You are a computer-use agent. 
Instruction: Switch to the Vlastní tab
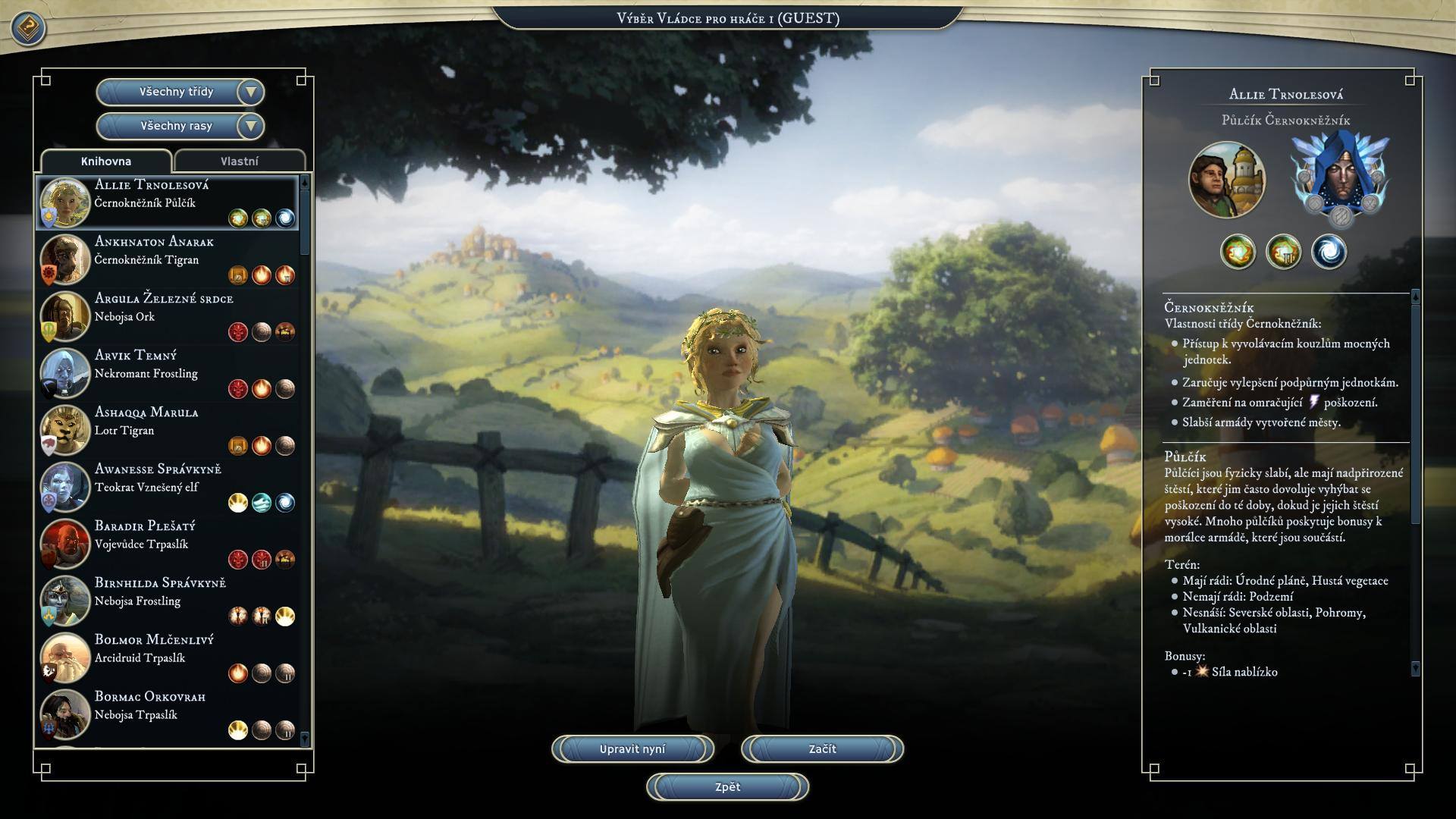tap(240, 162)
